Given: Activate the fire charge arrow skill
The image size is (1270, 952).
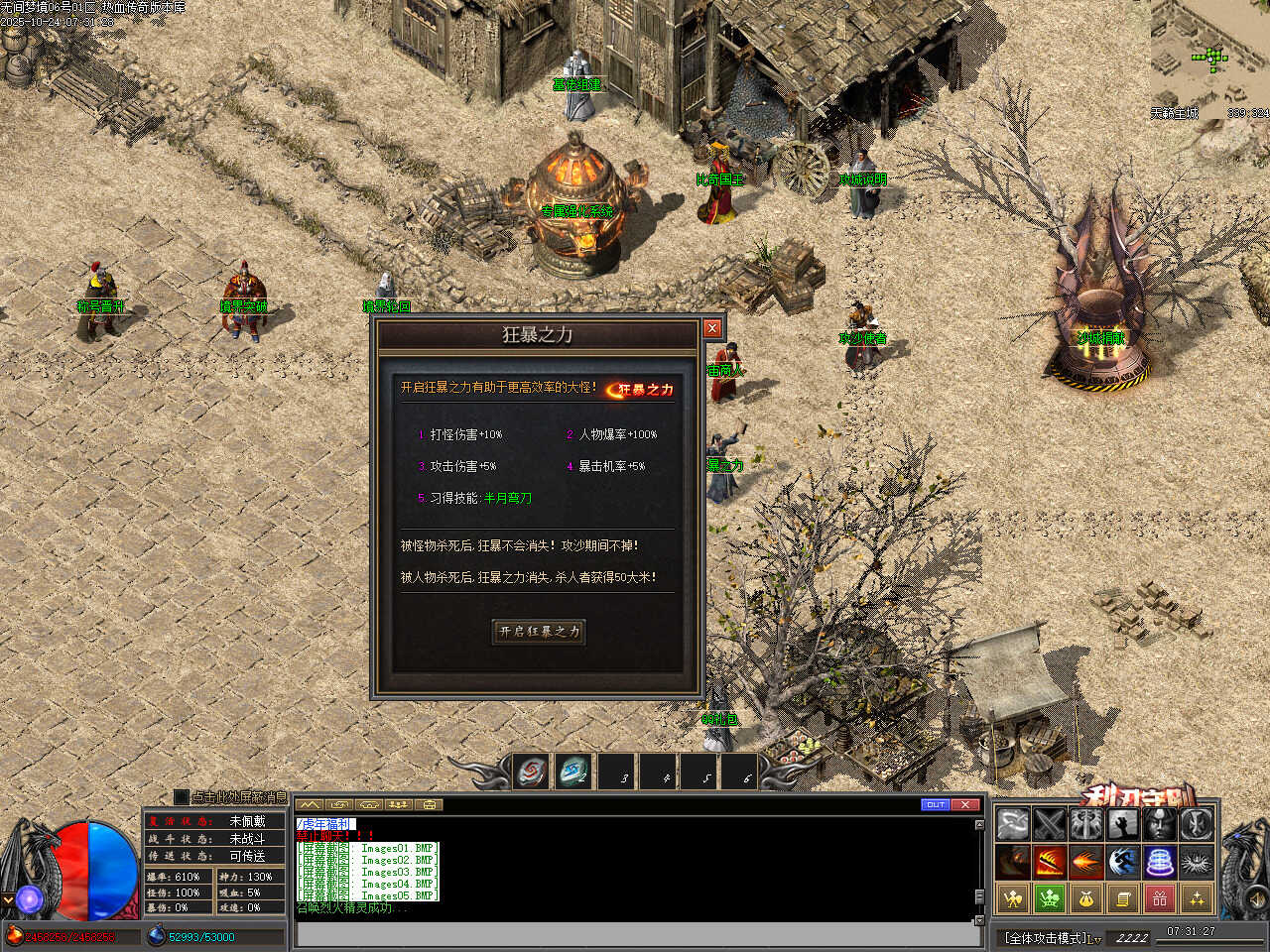Looking at the screenshot, I should pyautogui.click(x=1085, y=861).
